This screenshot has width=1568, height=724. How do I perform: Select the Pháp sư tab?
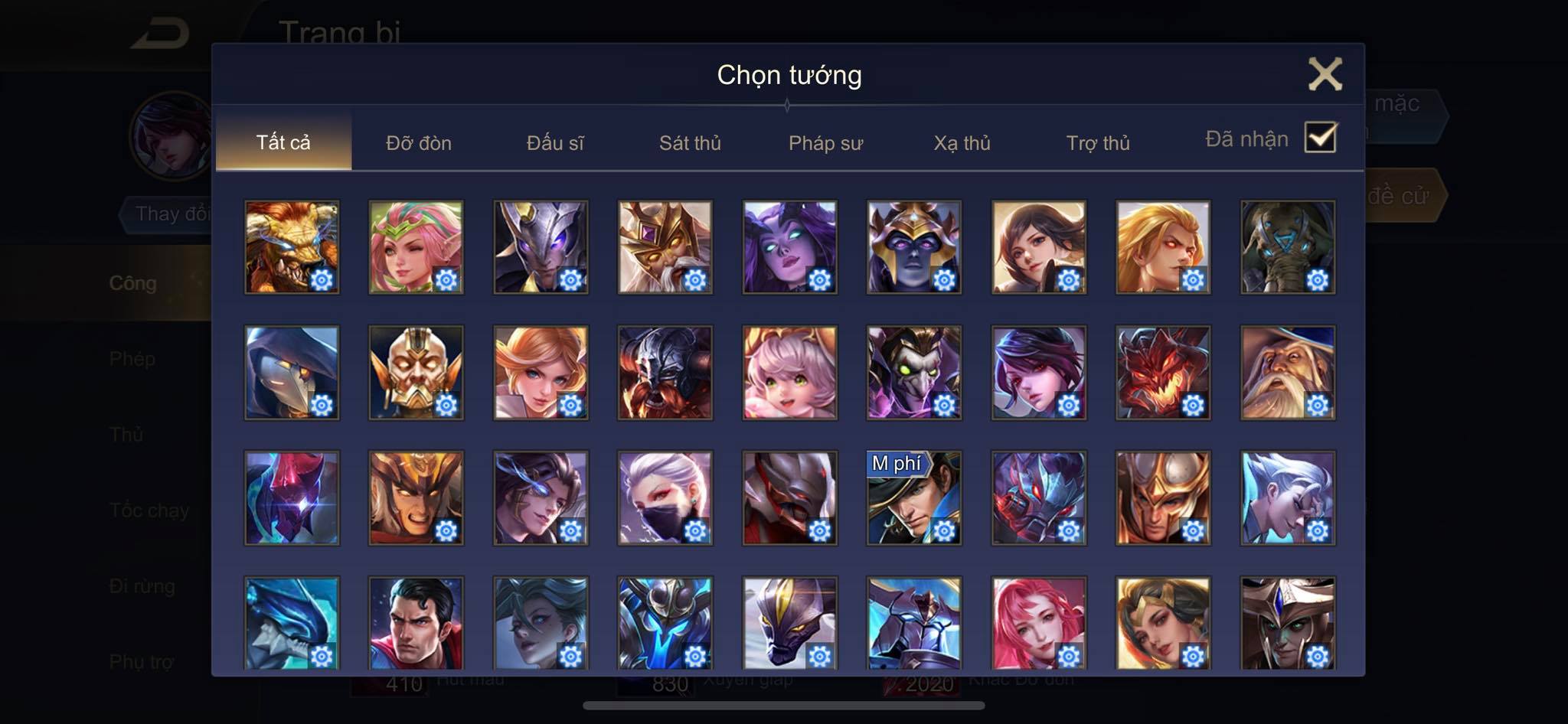(x=825, y=143)
